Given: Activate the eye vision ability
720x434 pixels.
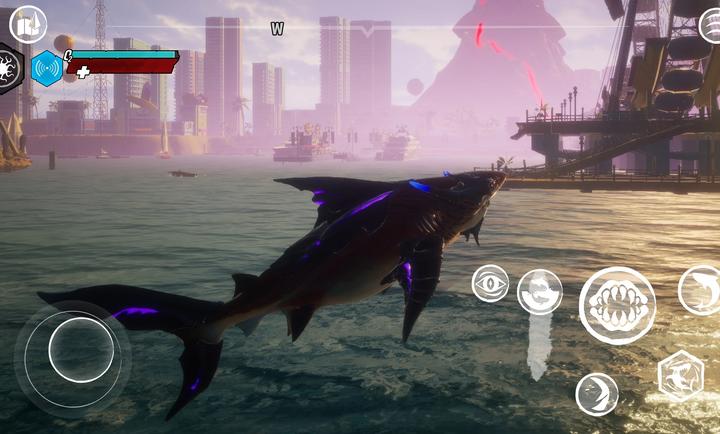Looking at the screenshot, I should click(490, 283).
